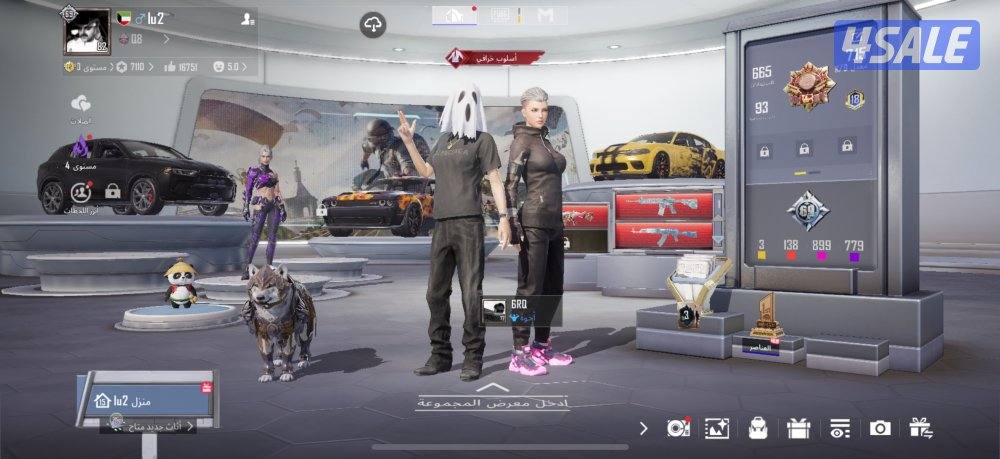Open the popularity counter showing 7110
This screenshot has width=1000, height=459.
(130, 67)
